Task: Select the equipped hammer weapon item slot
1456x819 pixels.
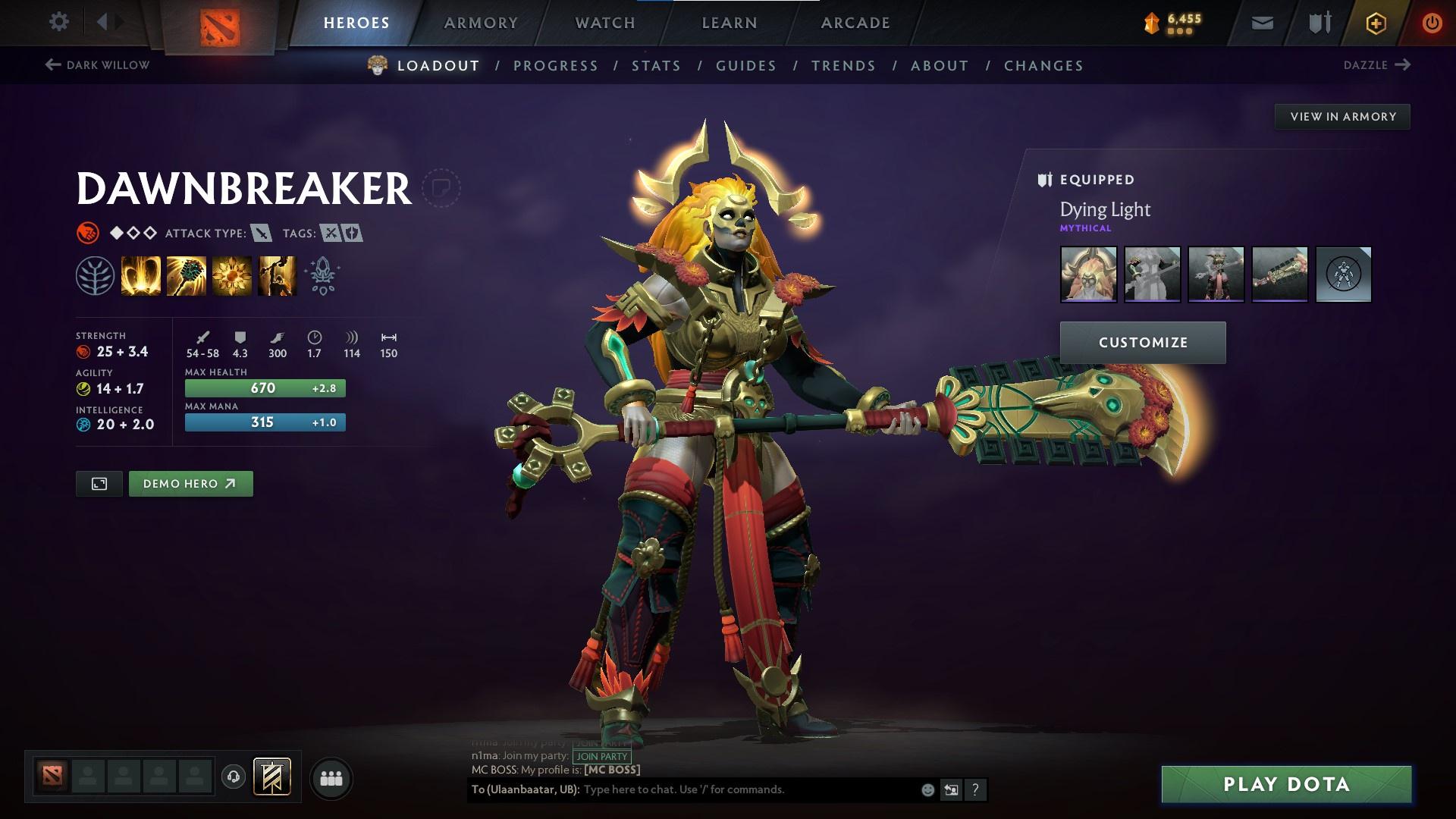Action: point(1279,275)
